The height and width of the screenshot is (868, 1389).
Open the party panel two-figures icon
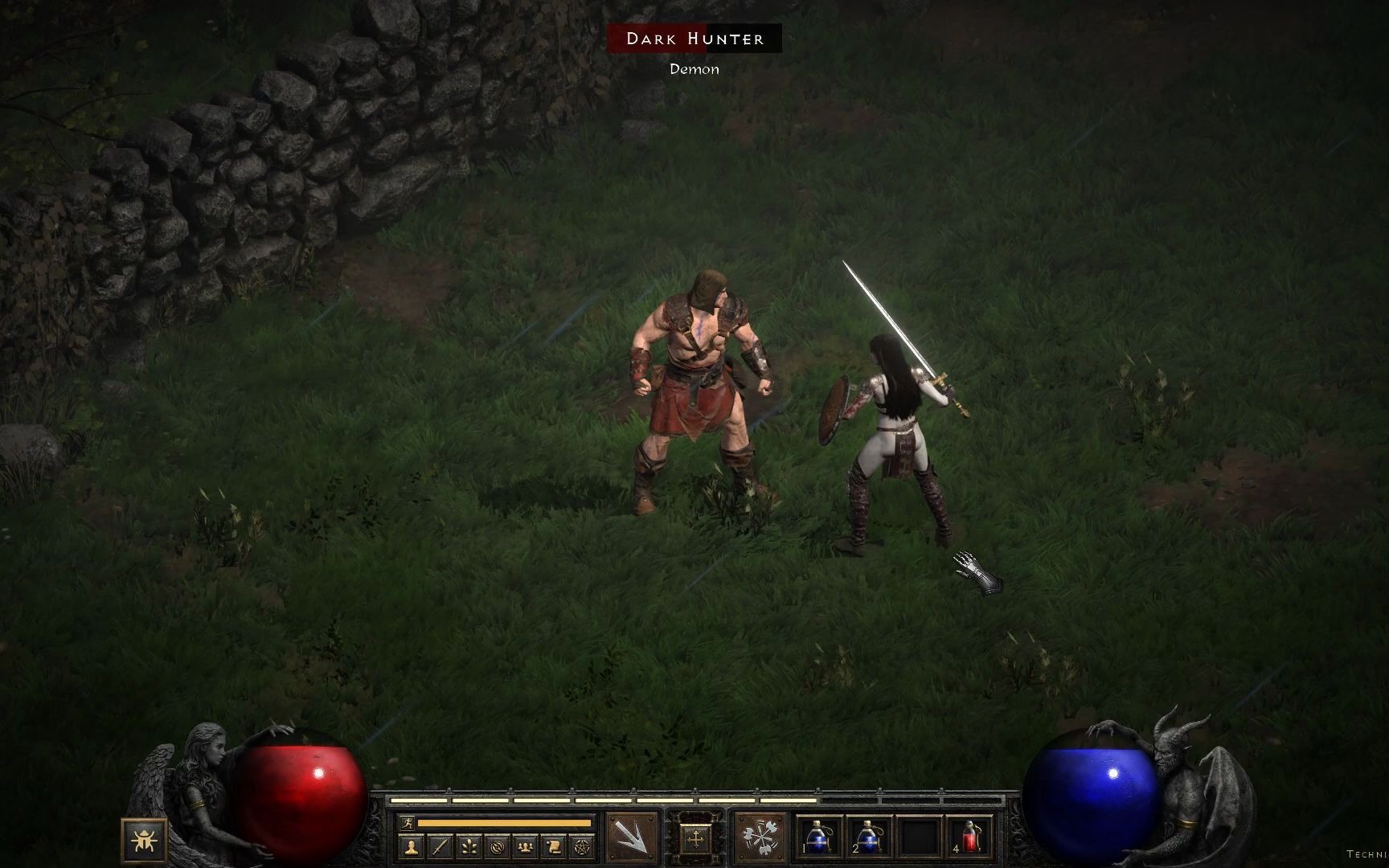524,846
